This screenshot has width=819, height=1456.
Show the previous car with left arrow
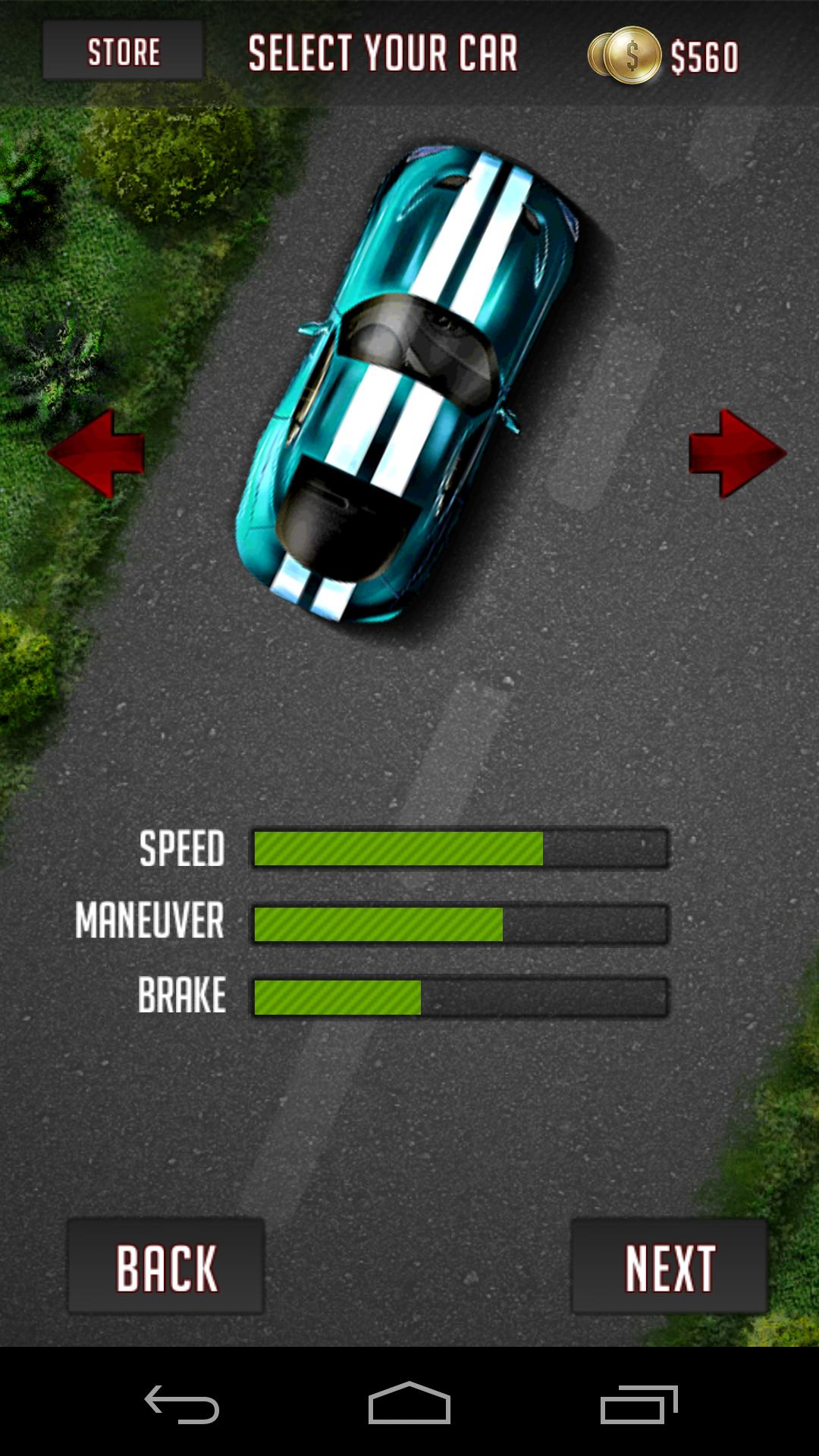(96, 453)
